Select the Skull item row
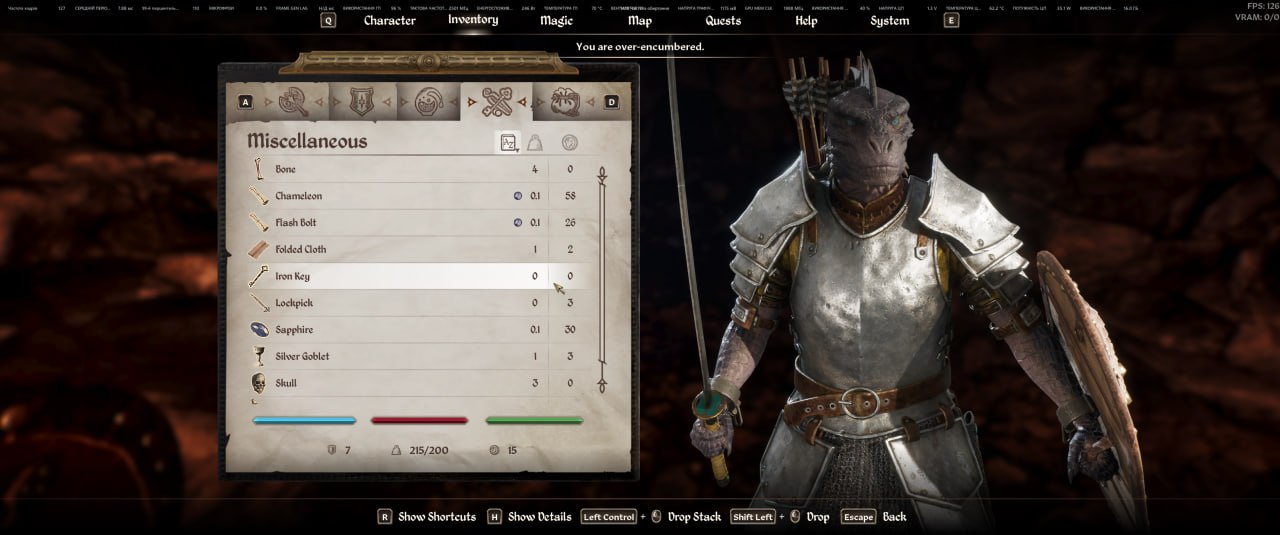Image resolution: width=1280 pixels, height=535 pixels. (400, 383)
